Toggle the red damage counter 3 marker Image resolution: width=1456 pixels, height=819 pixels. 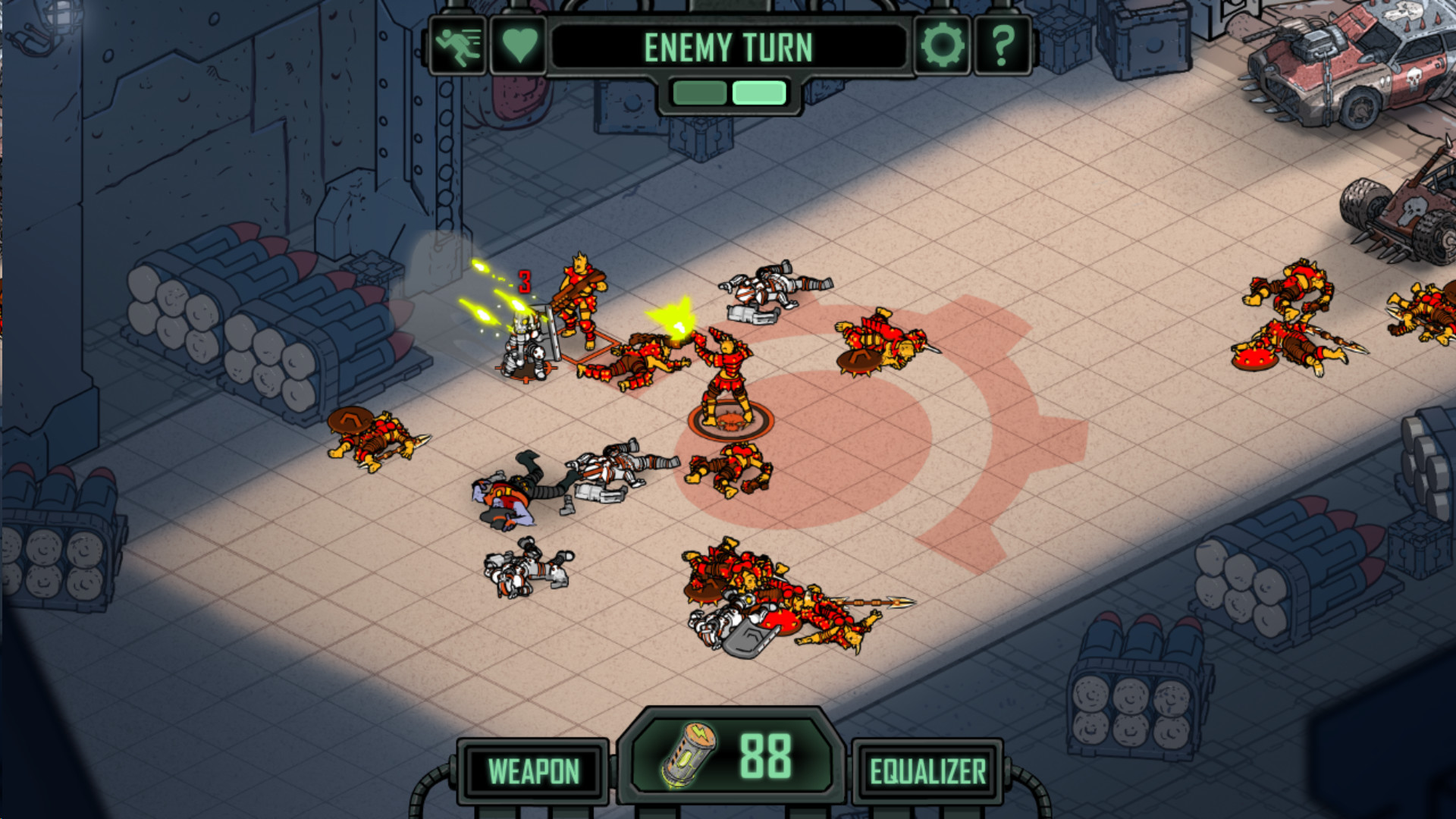tap(522, 280)
